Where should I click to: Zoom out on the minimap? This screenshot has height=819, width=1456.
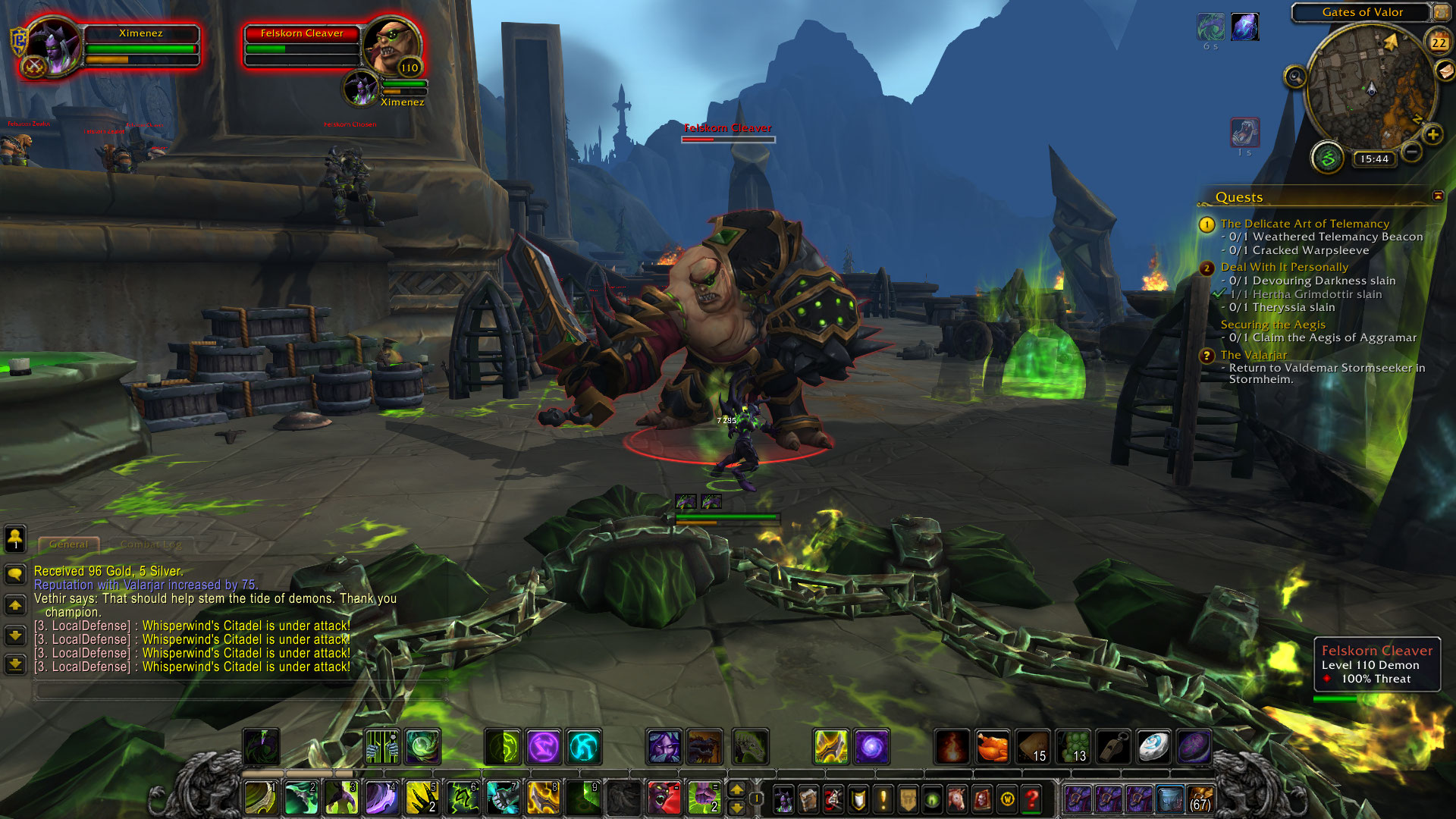(1411, 152)
